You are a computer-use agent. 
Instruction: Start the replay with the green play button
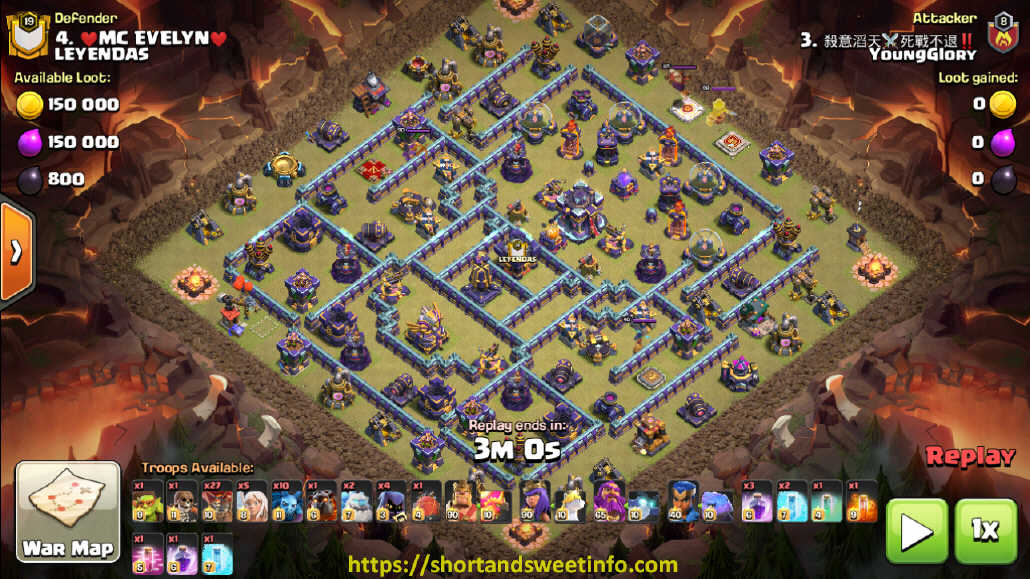pyautogui.click(x=916, y=530)
